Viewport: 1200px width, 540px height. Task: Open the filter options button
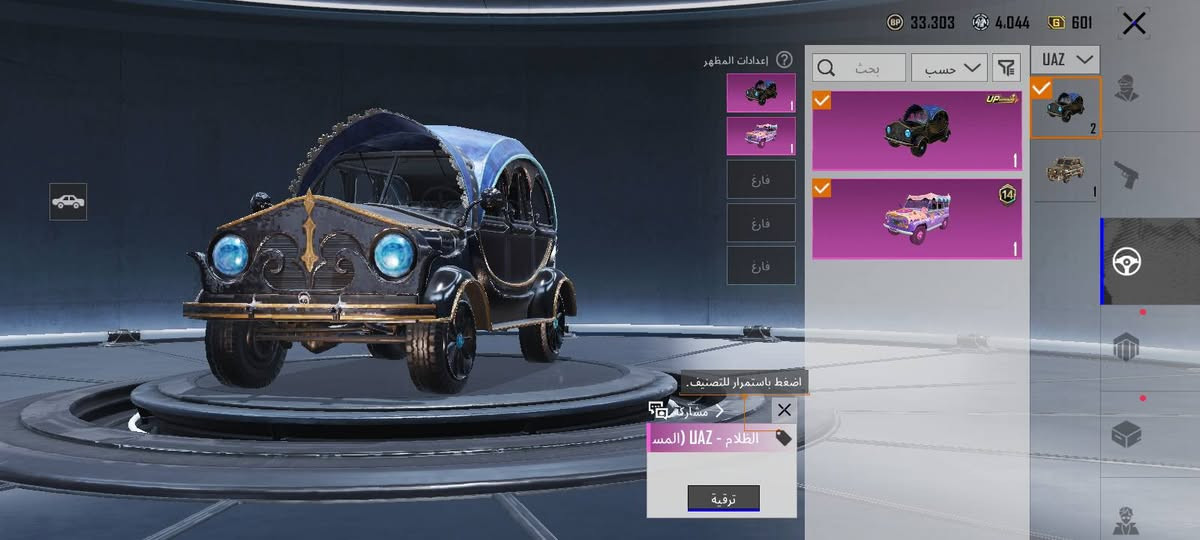(1006, 68)
